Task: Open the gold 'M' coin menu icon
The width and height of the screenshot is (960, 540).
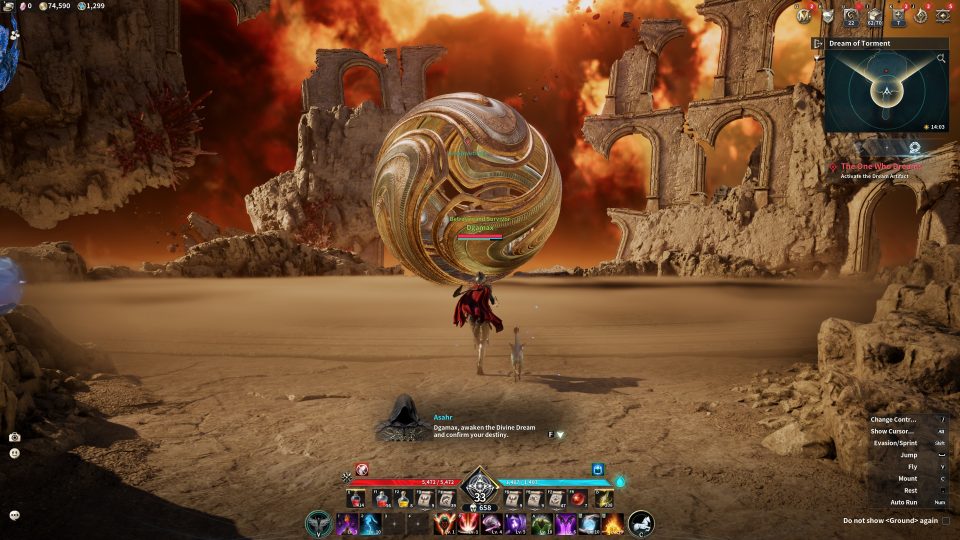Action: coord(804,15)
